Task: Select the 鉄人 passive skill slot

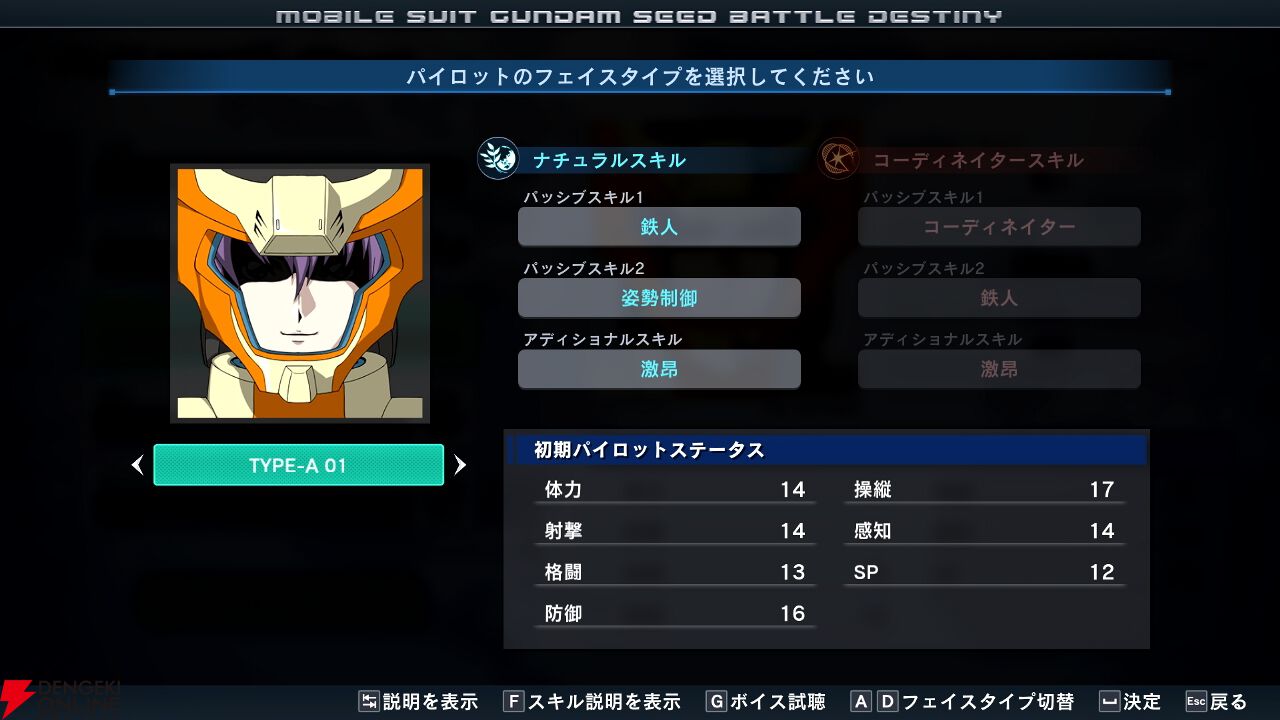Action: tap(659, 226)
